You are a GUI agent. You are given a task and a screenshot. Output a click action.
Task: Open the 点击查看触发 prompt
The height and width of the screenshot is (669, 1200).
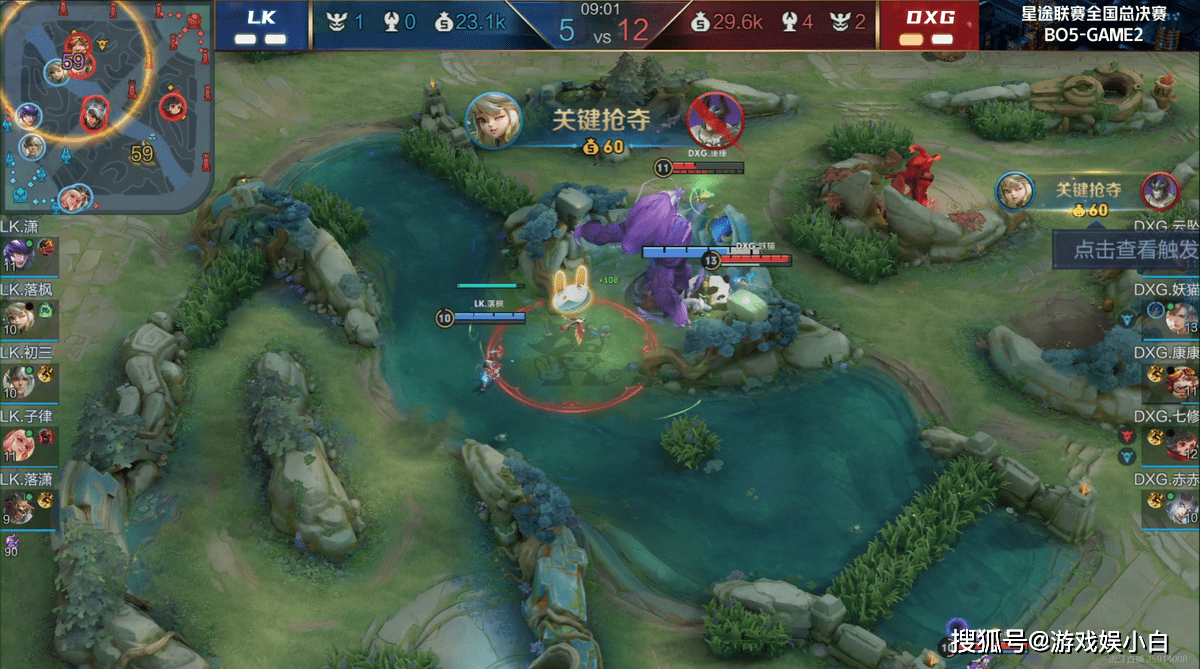point(1128,249)
